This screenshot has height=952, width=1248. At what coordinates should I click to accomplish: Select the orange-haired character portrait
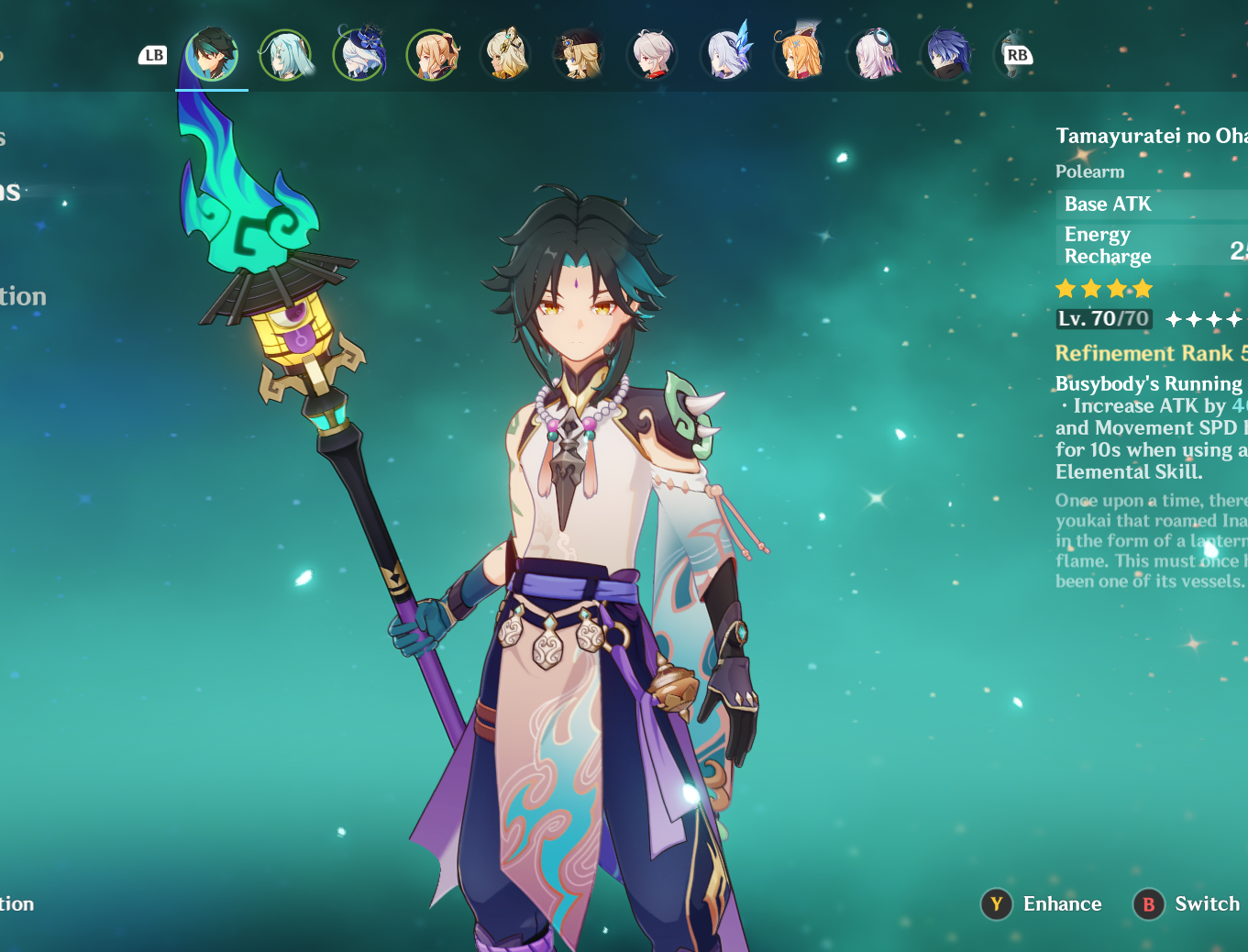coord(800,55)
